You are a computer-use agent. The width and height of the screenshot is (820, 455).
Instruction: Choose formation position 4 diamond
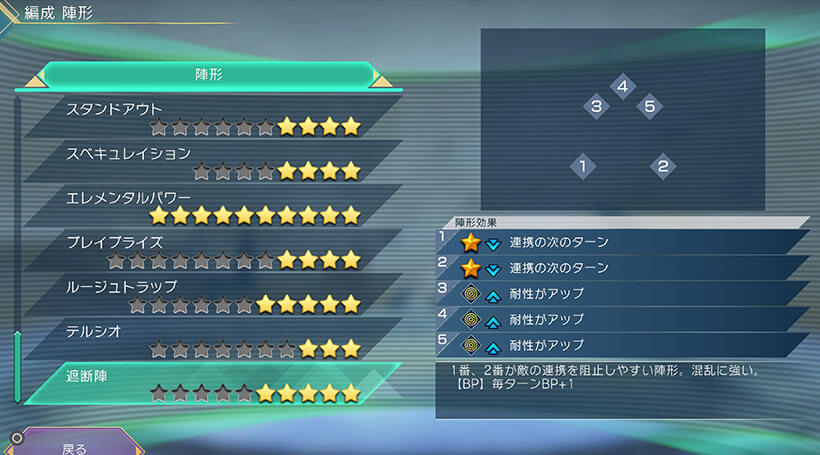click(622, 88)
